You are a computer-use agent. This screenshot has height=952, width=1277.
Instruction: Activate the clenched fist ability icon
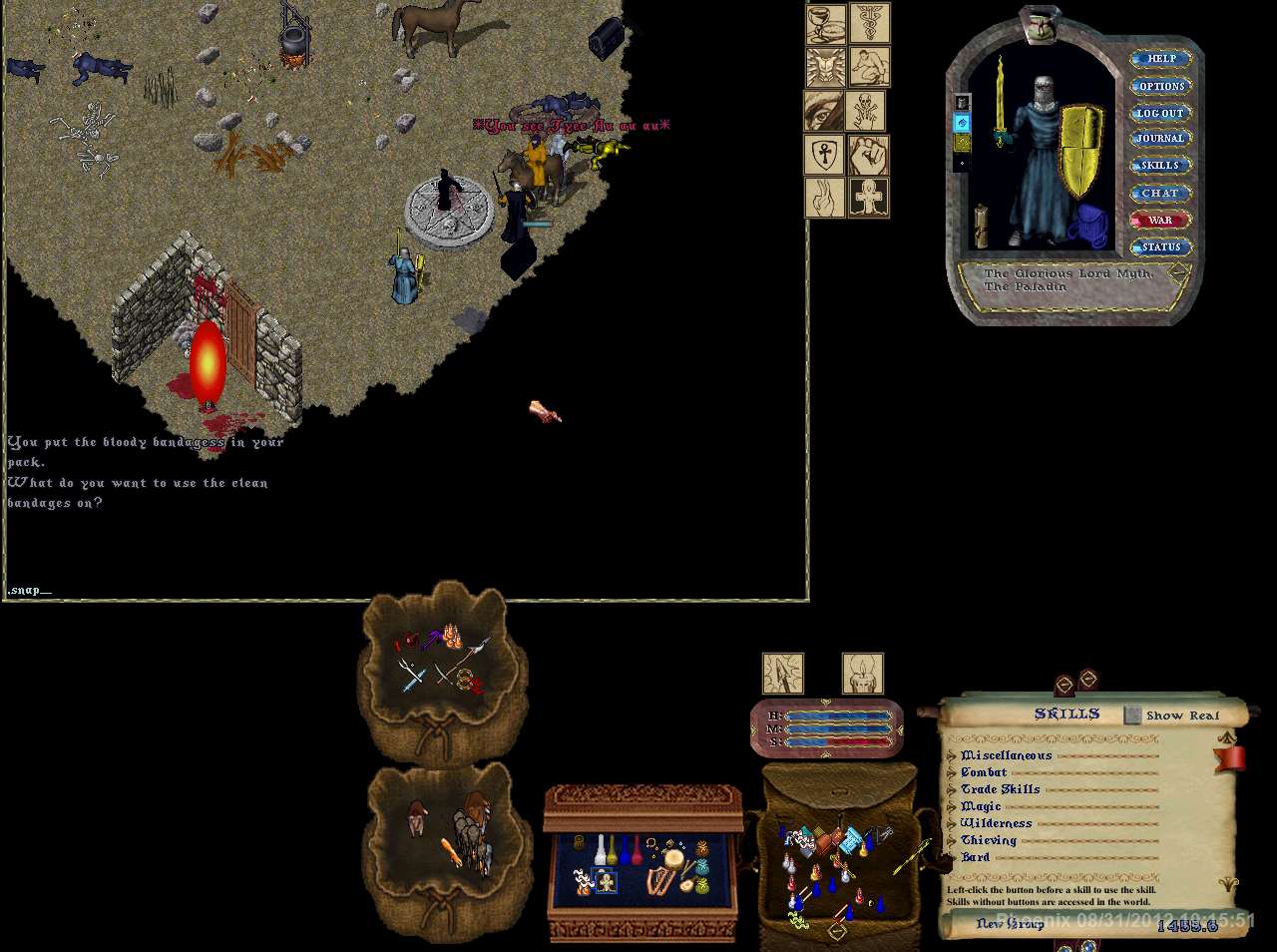tap(869, 155)
